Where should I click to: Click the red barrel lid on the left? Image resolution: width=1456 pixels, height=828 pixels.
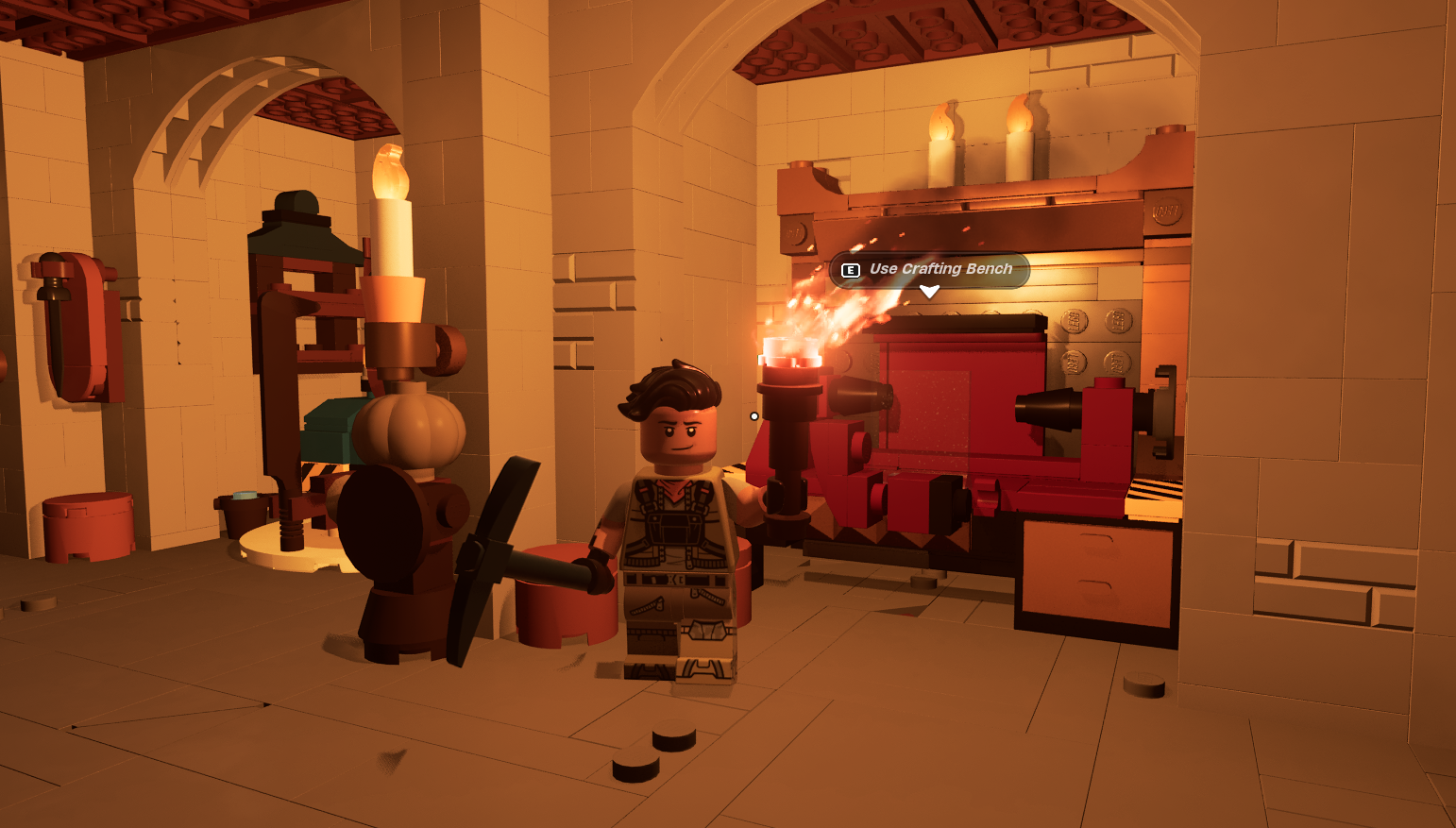[x=87, y=500]
